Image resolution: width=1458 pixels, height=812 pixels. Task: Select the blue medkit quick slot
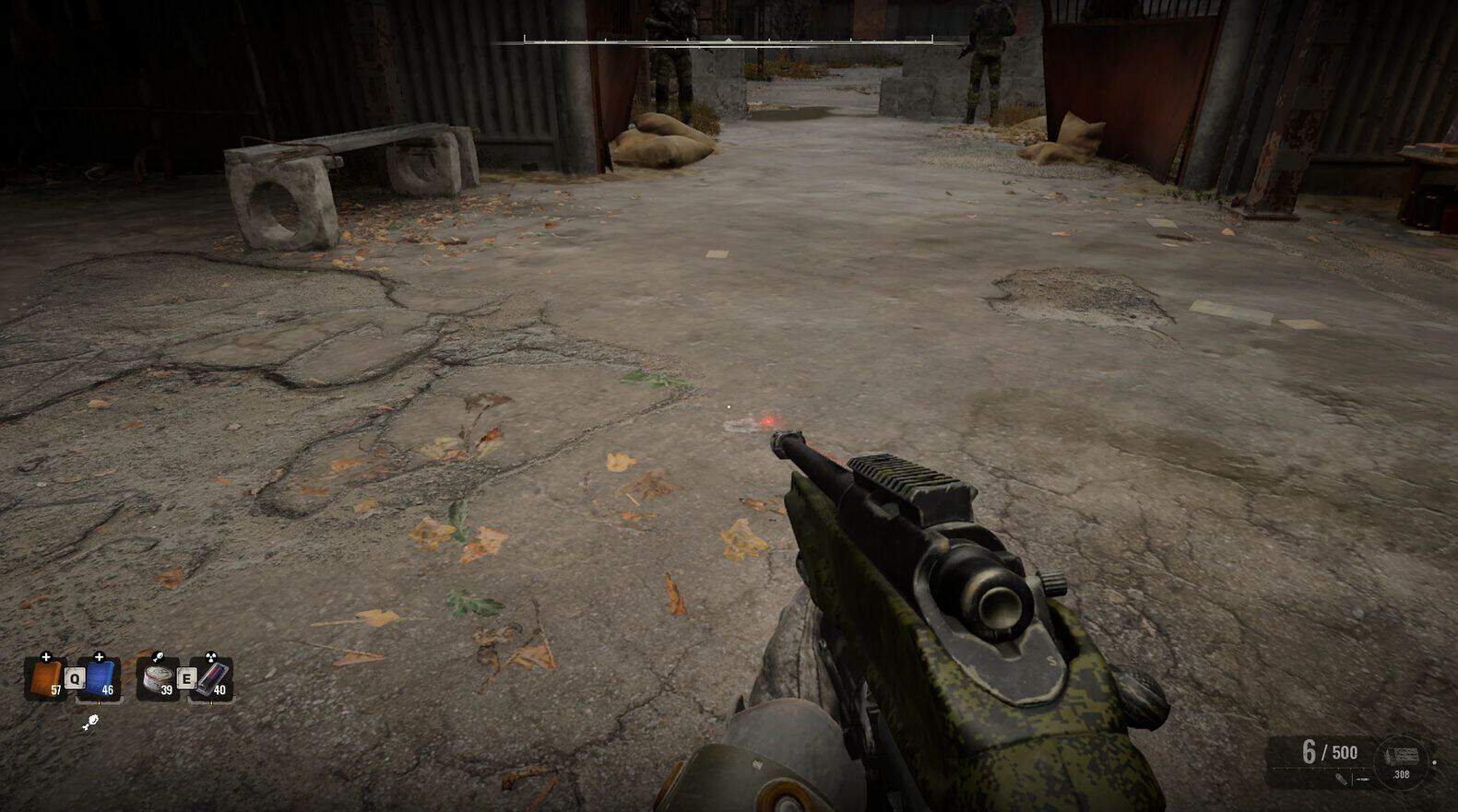pos(101,679)
